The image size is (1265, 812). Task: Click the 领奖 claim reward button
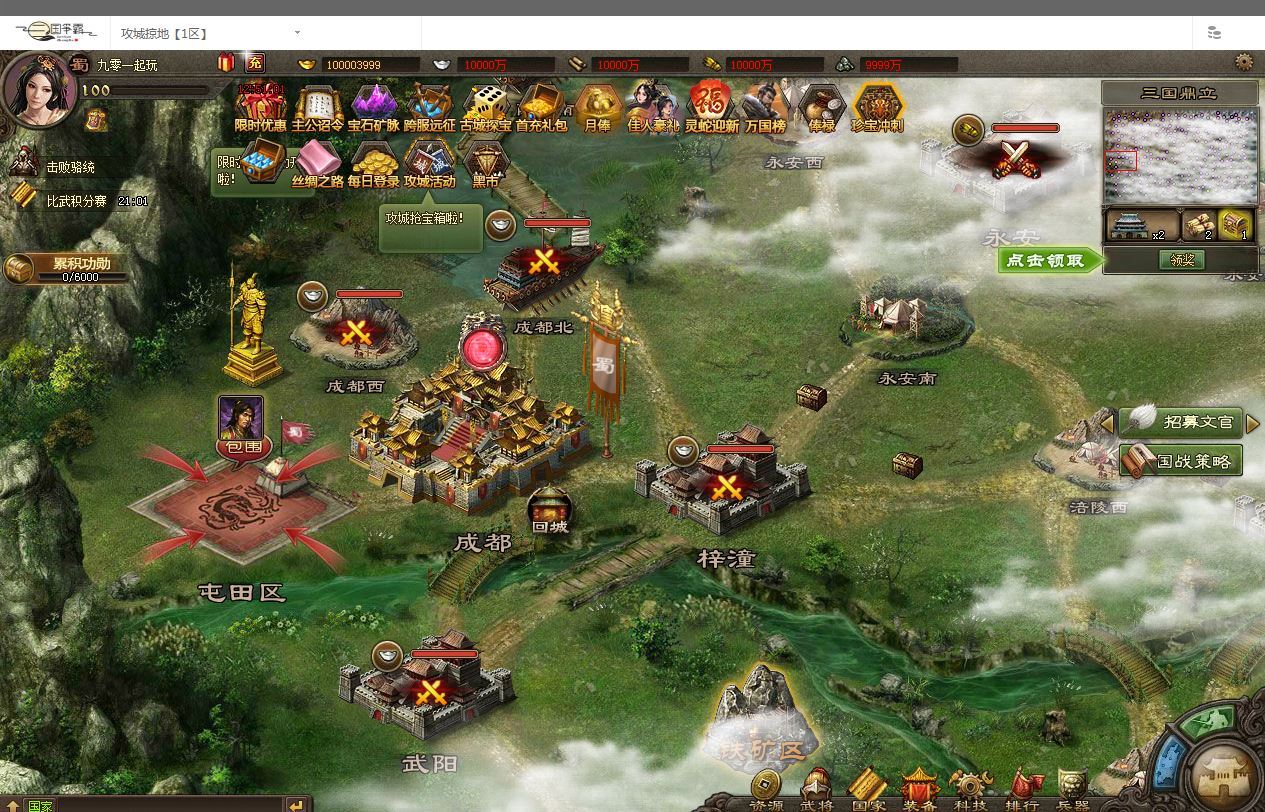[1182, 260]
